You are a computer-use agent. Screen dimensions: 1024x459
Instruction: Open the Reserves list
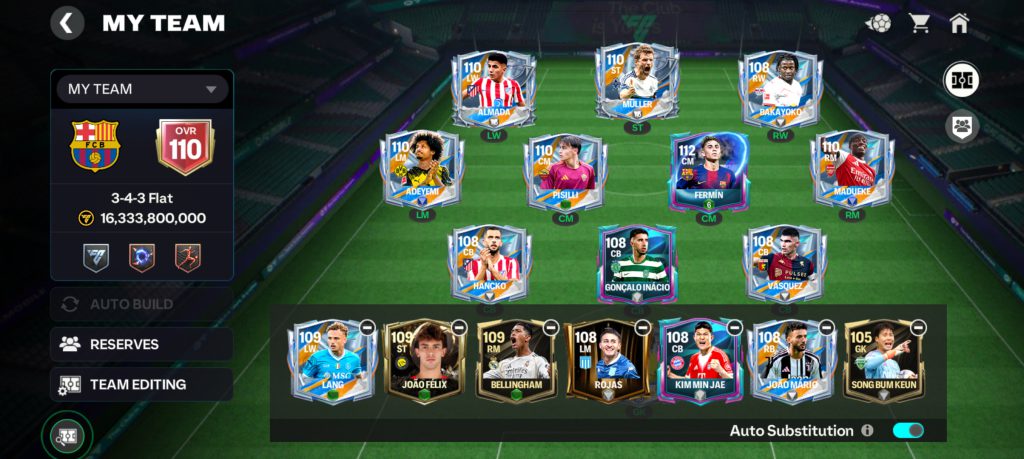141,344
